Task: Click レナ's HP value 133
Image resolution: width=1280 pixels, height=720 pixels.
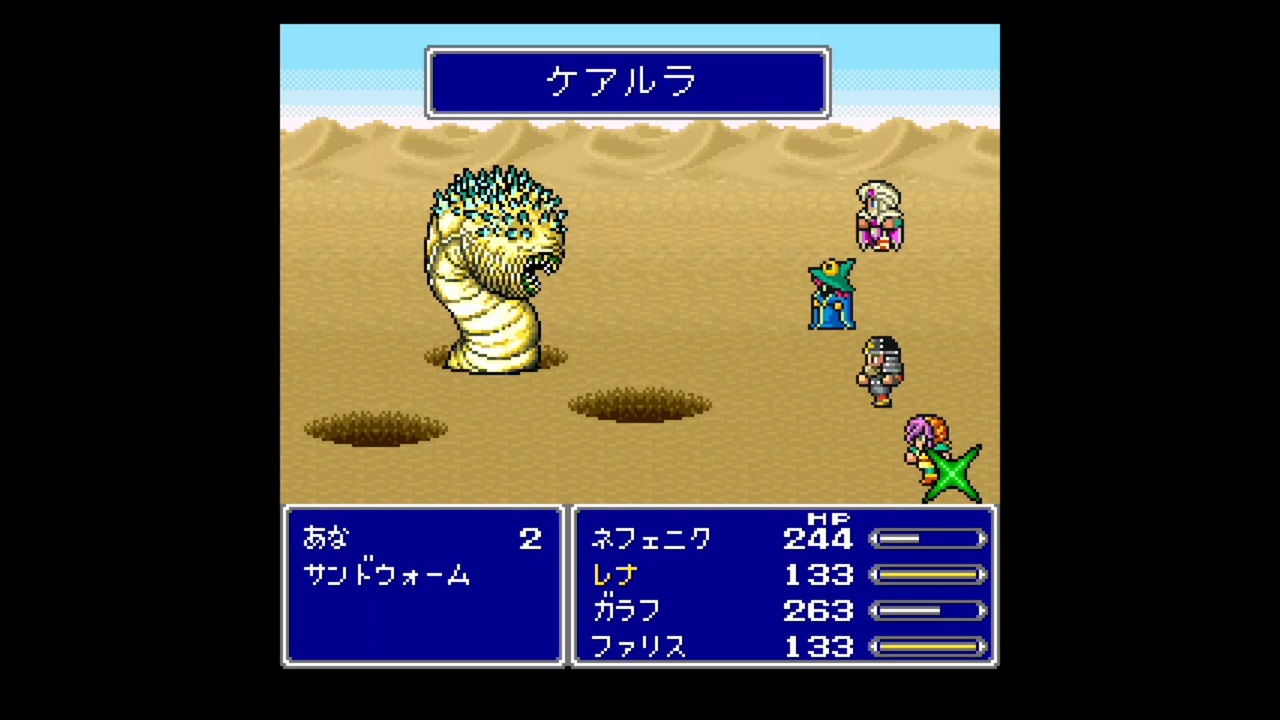Action: (x=818, y=574)
